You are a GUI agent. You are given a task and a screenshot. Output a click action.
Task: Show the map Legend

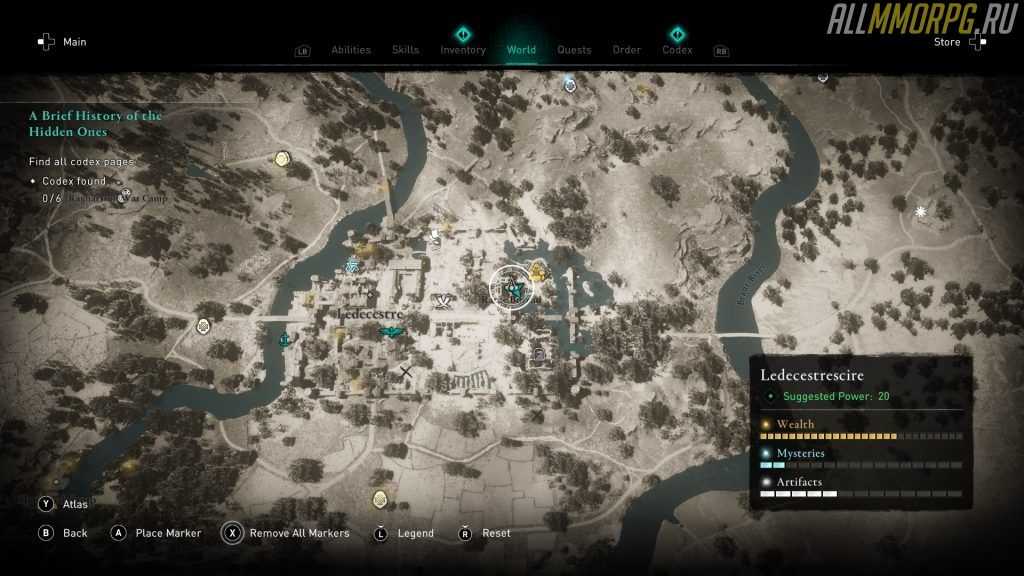[404, 533]
